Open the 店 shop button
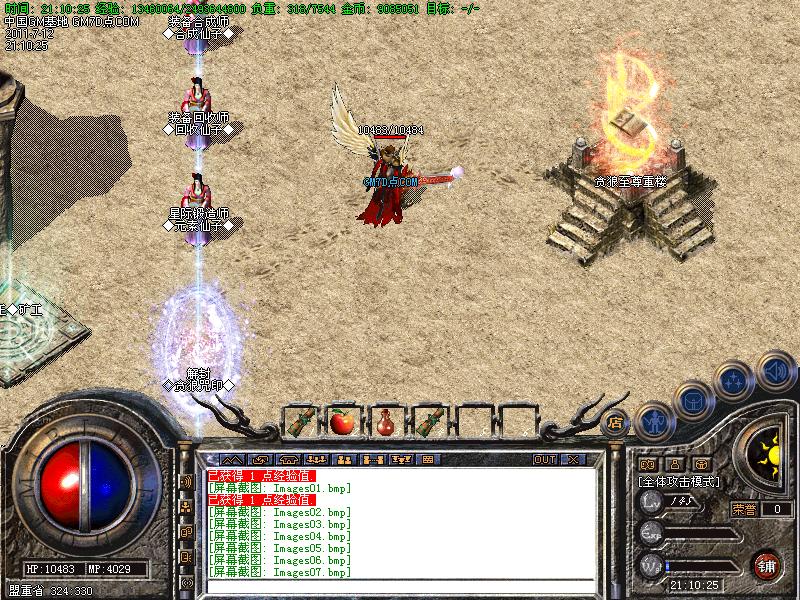800x600 pixels. click(617, 423)
